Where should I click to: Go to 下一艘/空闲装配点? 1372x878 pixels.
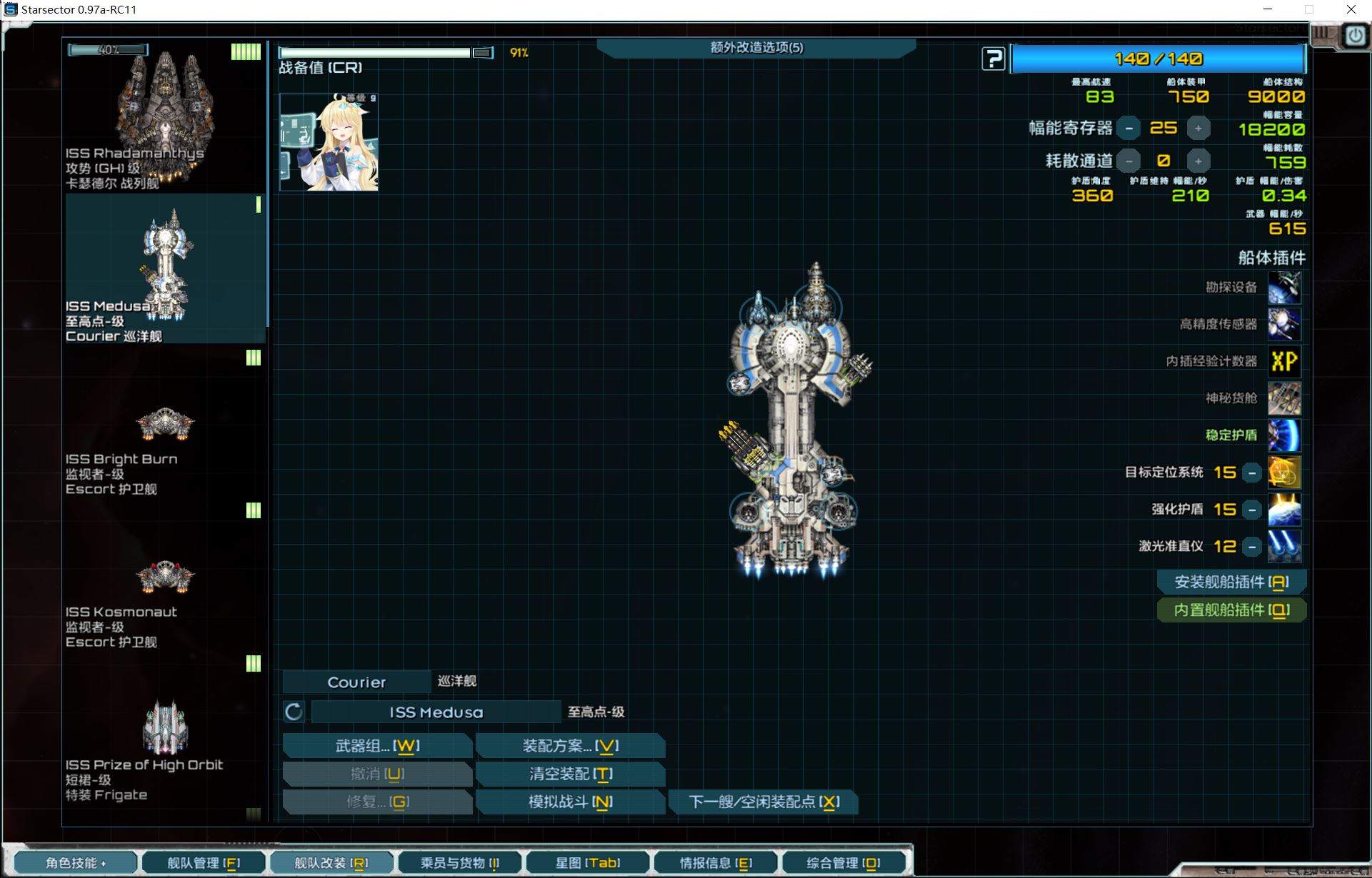click(x=763, y=802)
